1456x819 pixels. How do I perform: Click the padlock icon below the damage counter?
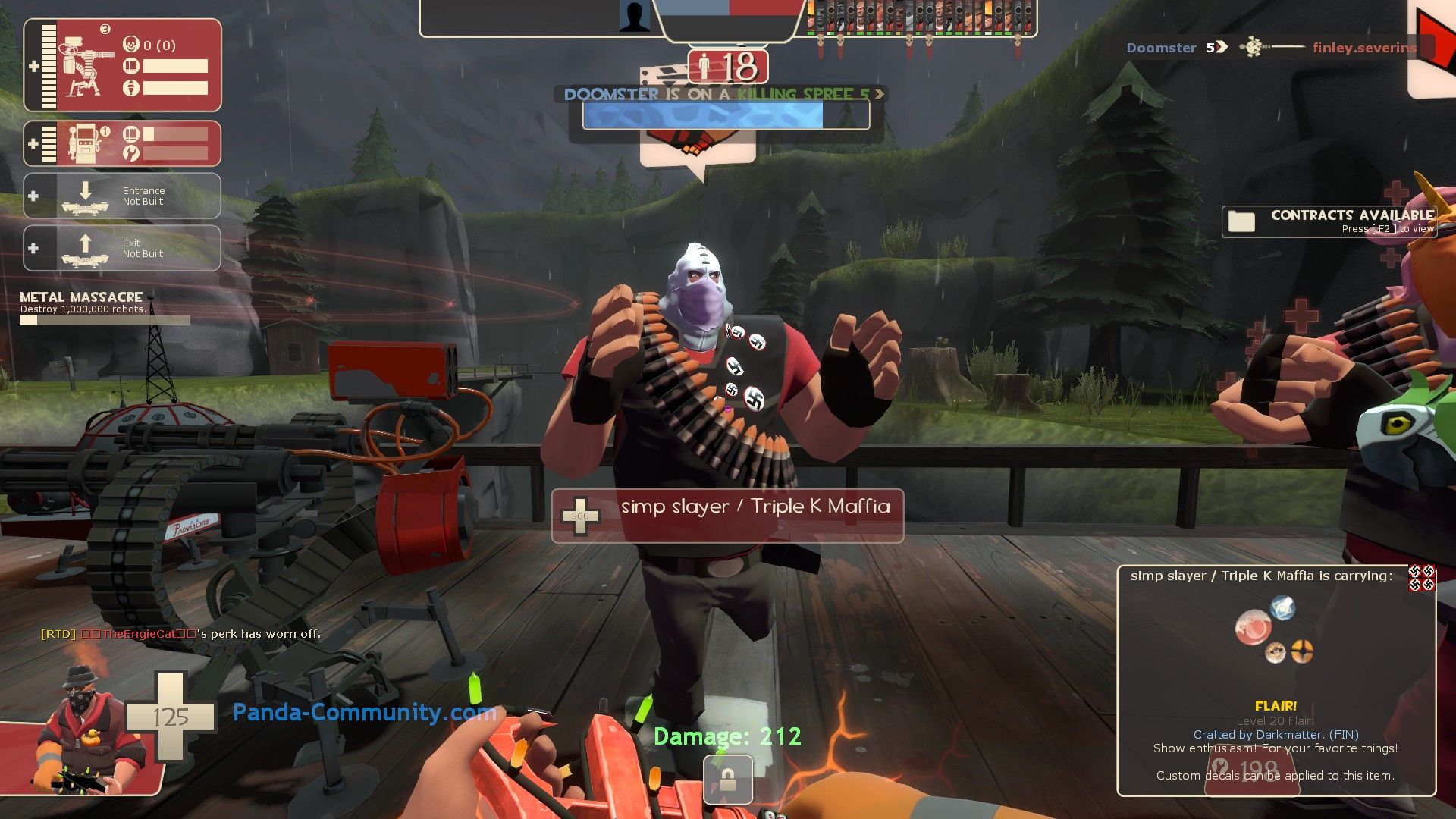728,780
